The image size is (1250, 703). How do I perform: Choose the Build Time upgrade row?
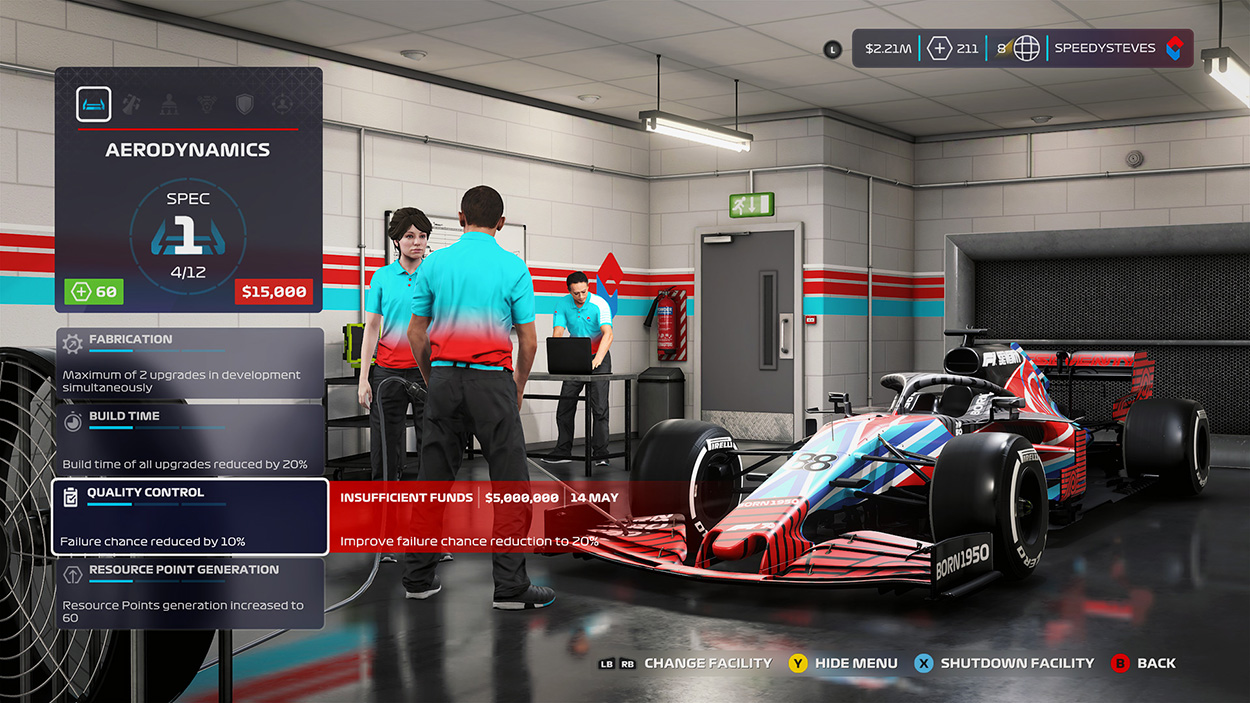pyautogui.click(x=189, y=440)
